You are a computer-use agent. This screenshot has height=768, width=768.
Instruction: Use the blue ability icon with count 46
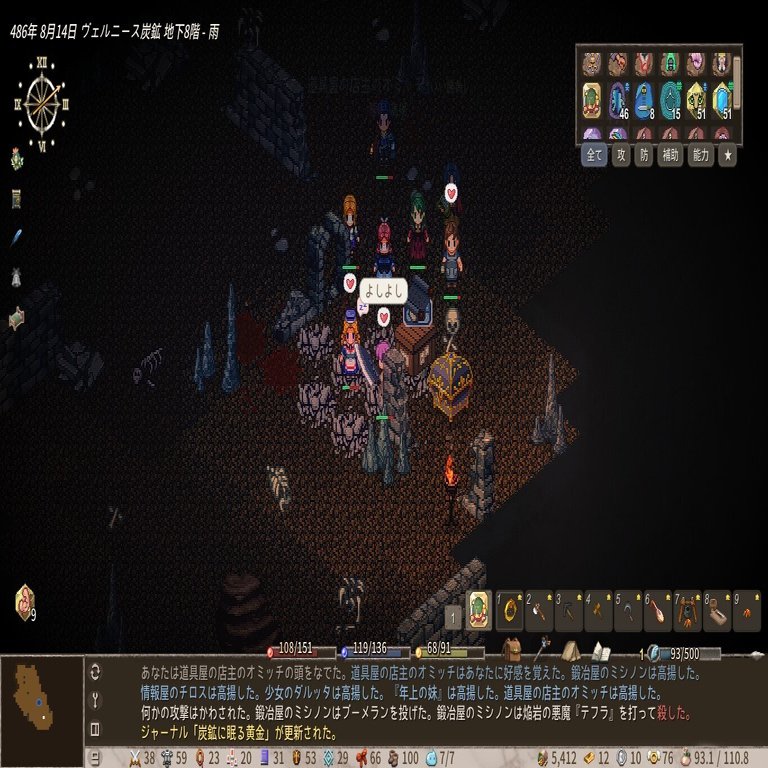[x=618, y=100]
